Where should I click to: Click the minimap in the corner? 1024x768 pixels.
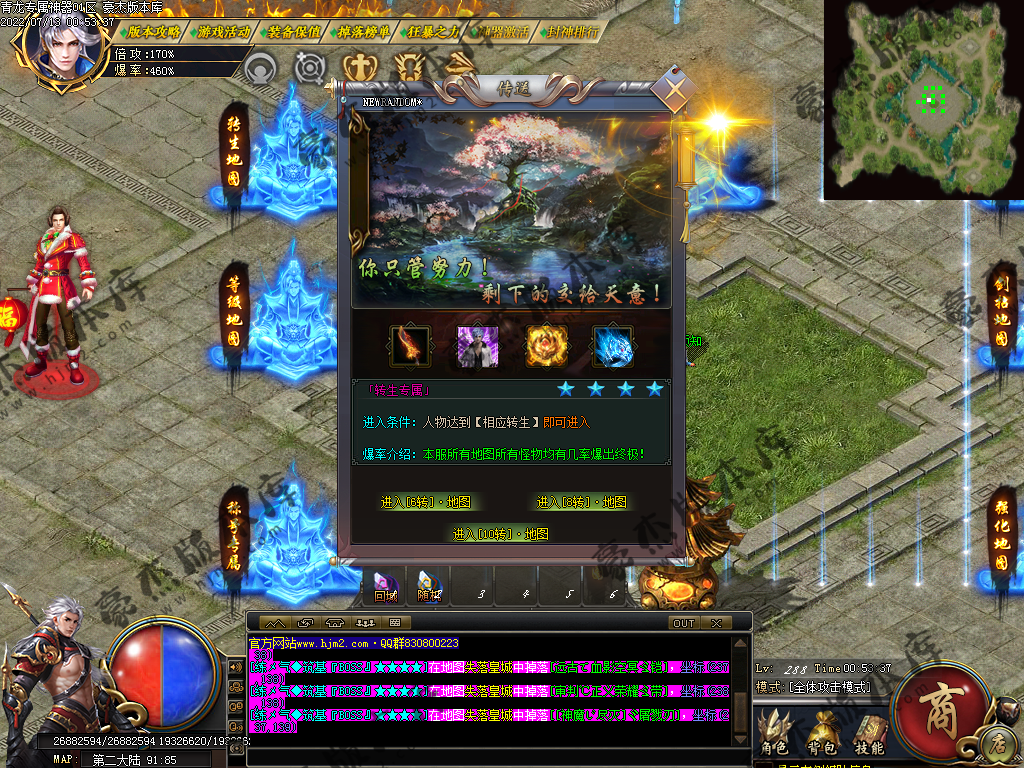pos(923,98)
